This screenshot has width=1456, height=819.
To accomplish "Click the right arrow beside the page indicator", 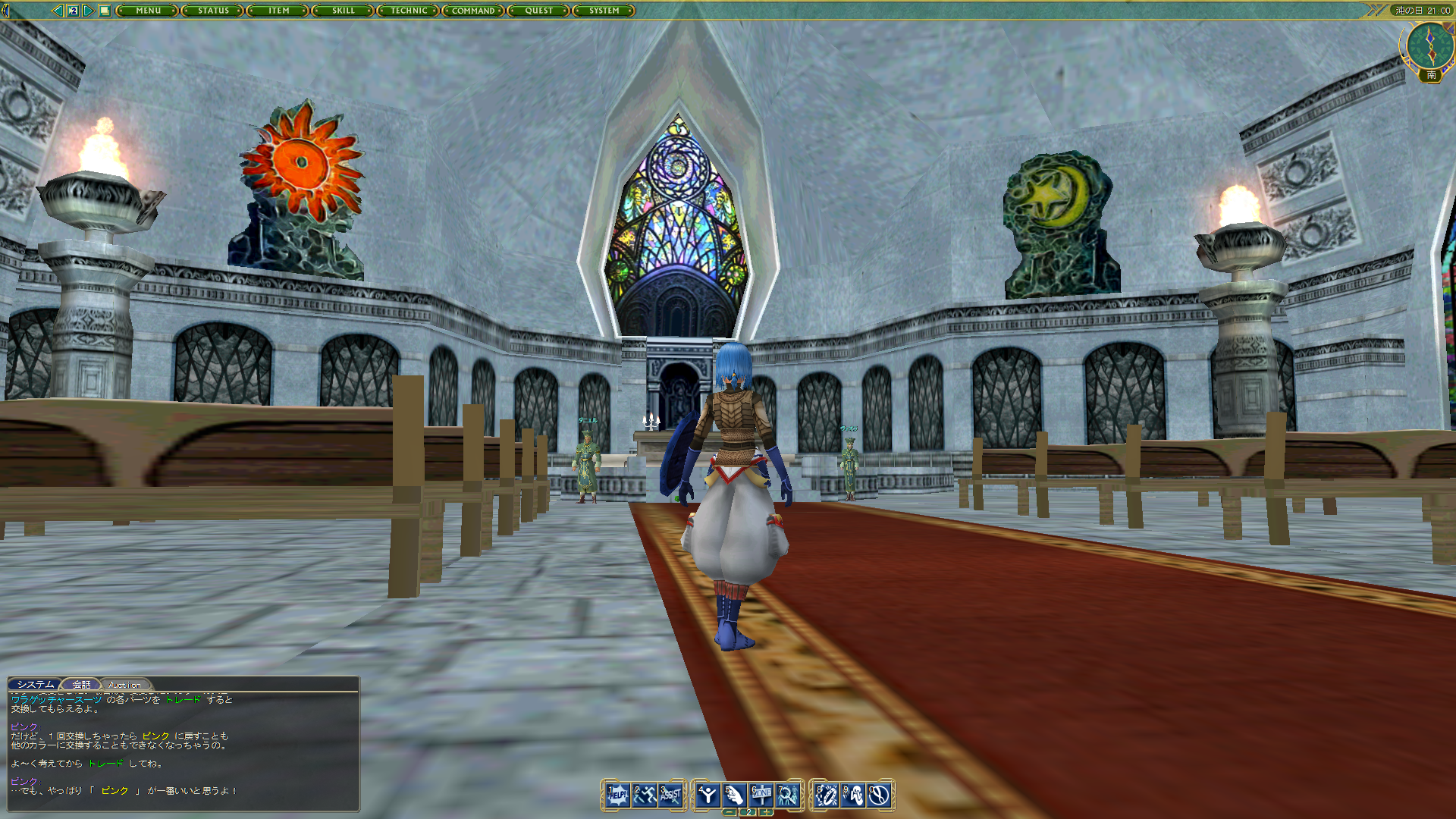I will [88, 11].
